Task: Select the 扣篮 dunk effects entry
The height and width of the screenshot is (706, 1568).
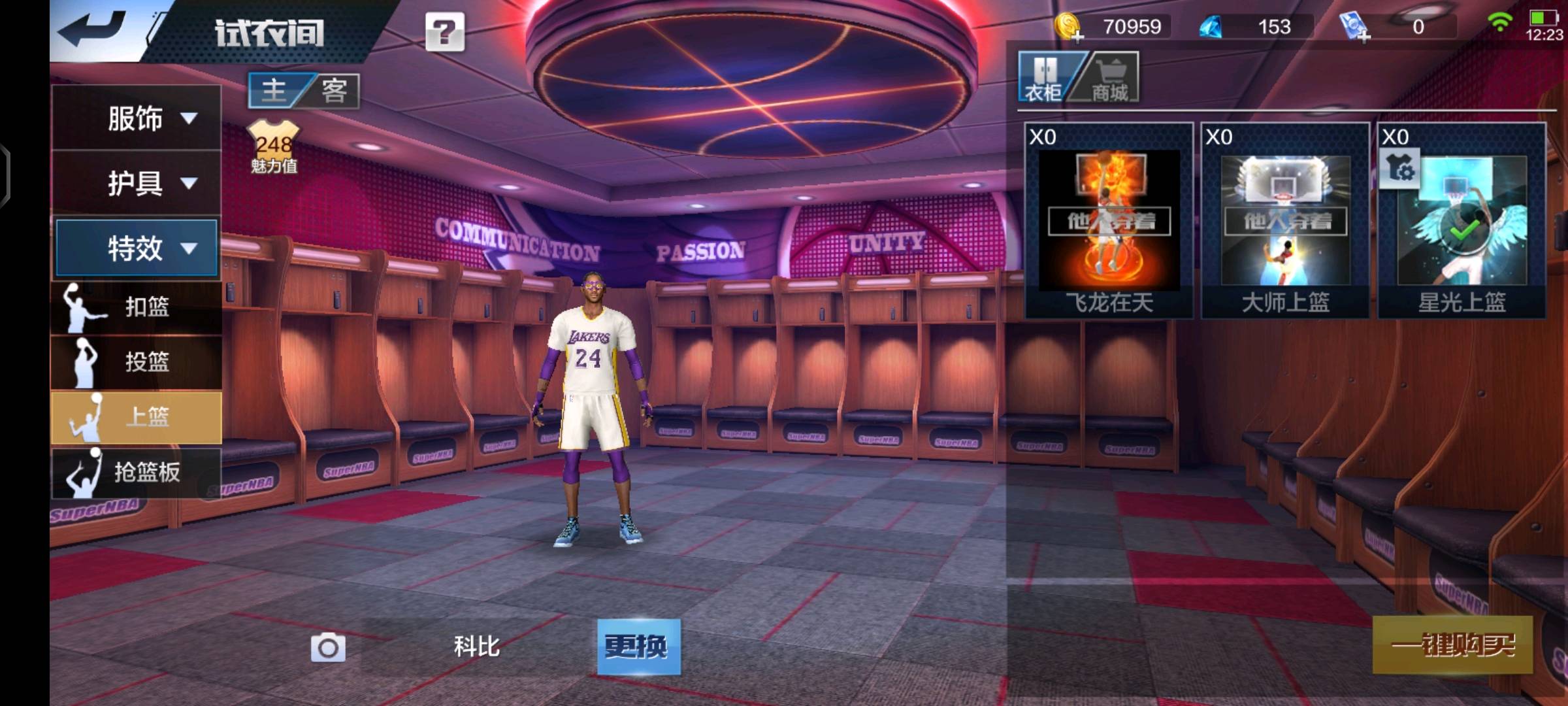Action: click(x=137, y=307)
